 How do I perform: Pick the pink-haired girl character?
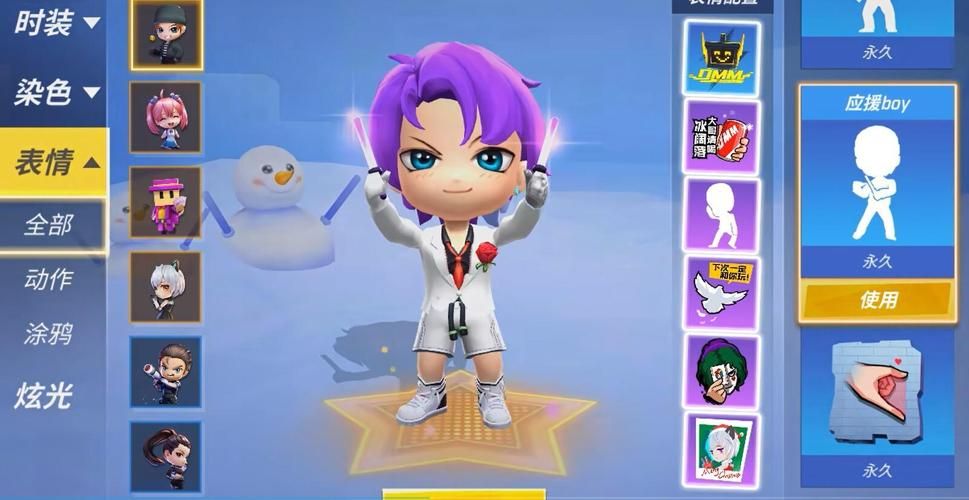(165, 117)
